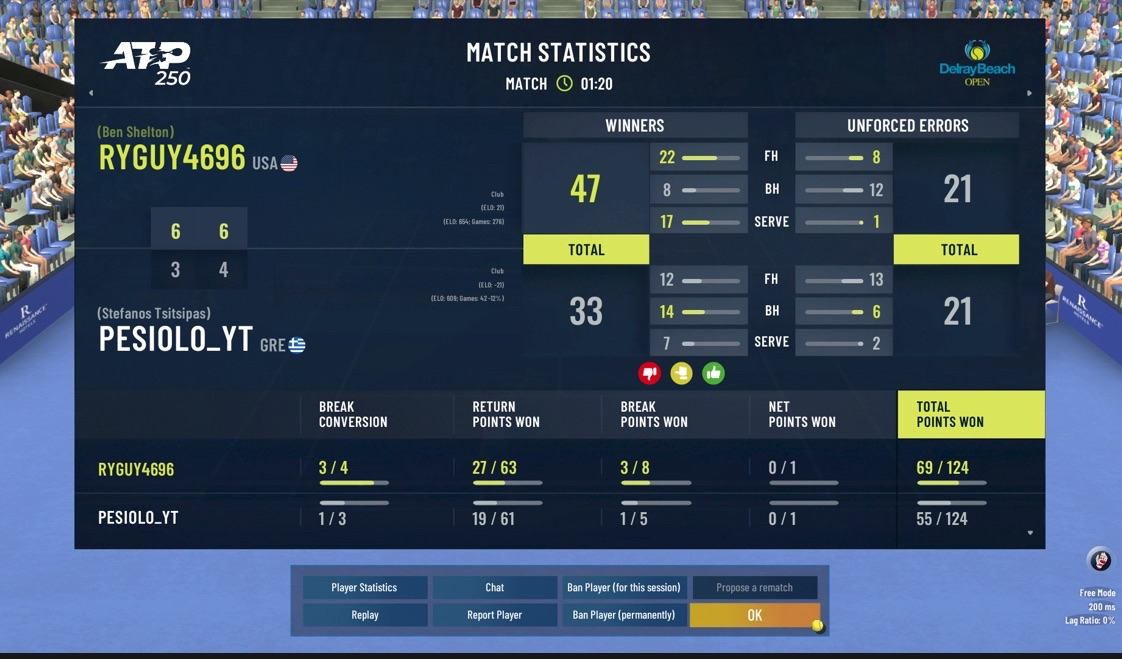Select the Break Conversion column

pyautogui.click(x=353, y=414)
